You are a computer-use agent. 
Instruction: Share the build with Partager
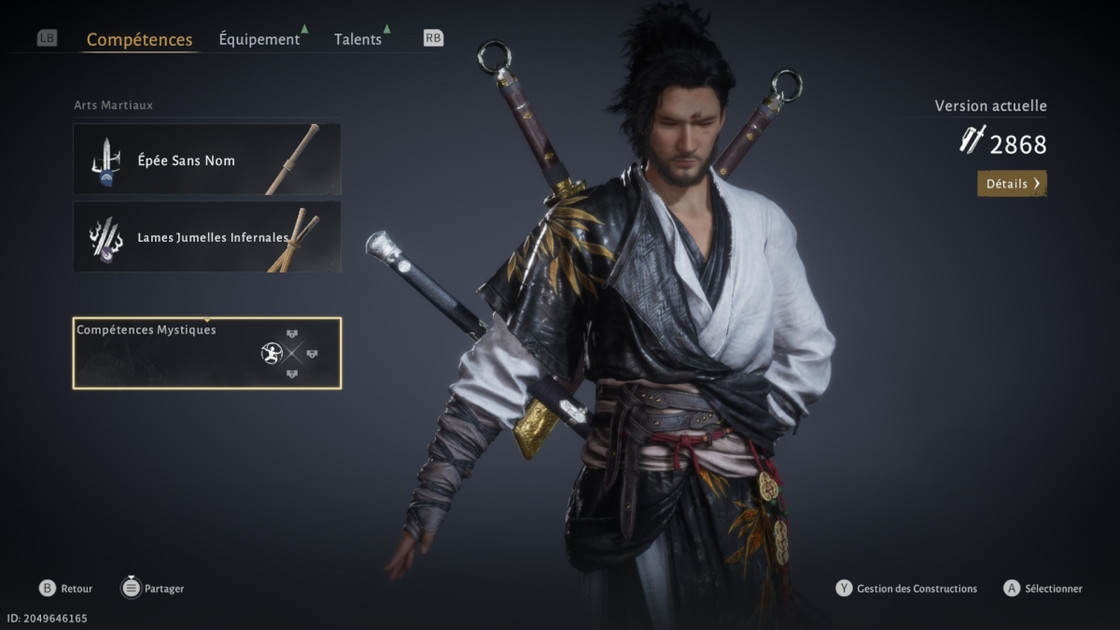pos(153,589)
